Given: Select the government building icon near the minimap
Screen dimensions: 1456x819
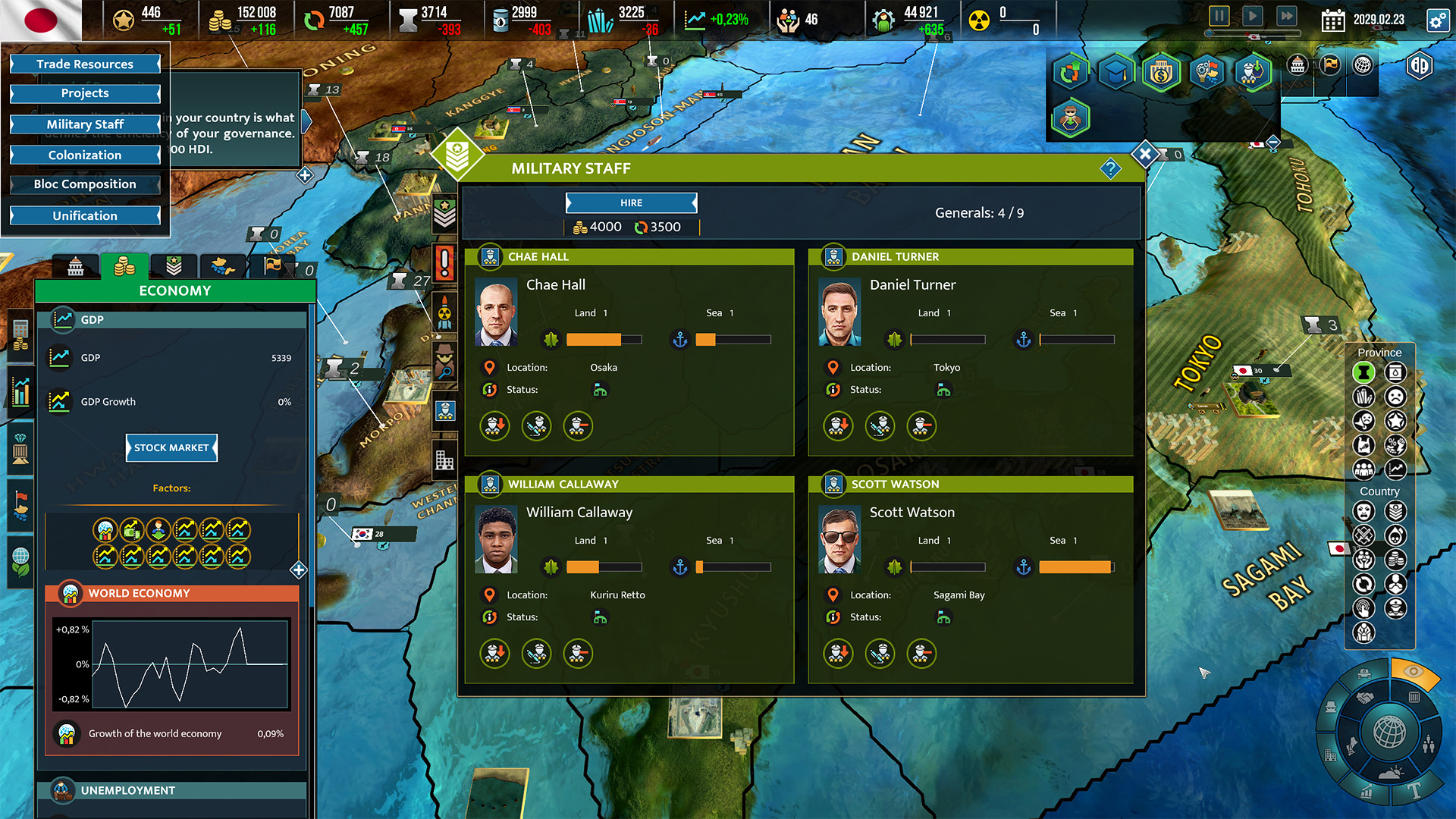Looking at the screenshot, I should [x=1298, y=65].
